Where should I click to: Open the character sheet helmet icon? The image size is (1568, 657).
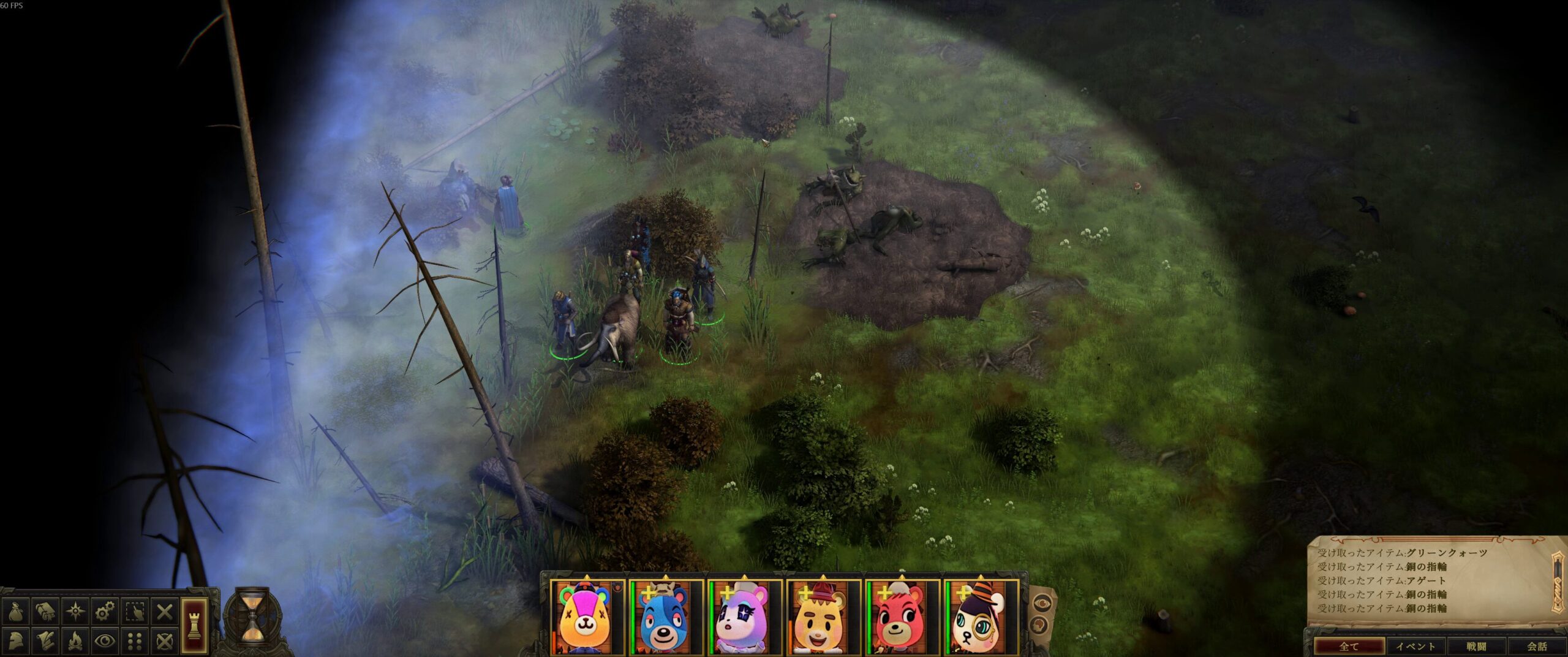pos(15,641)
